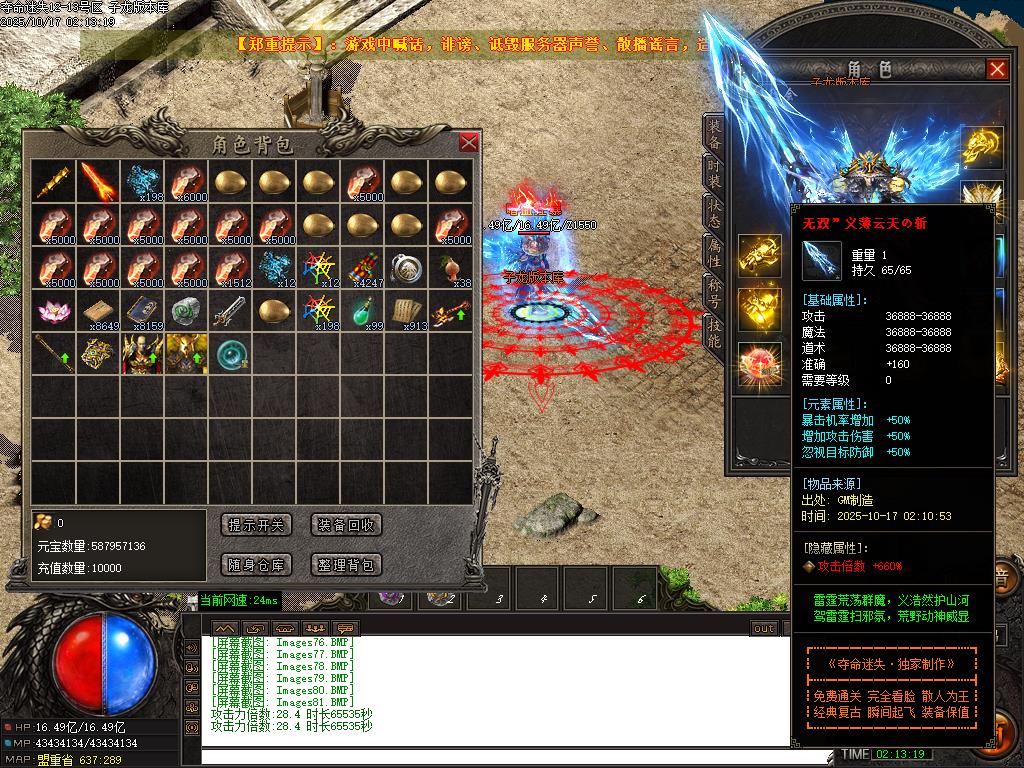The height and width of the screenshot is (768, 1024).
Task: Close the 角色 character panel
Action: (x=996, y=69)
